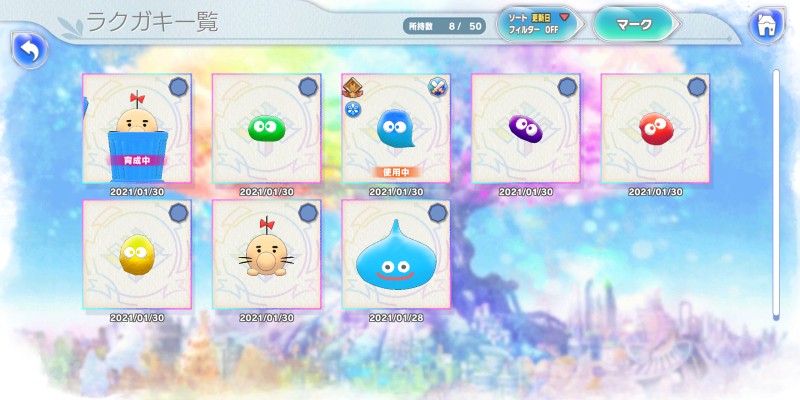Go back with the blue arrow button
The image size is (800, 400).
(29, 49)
